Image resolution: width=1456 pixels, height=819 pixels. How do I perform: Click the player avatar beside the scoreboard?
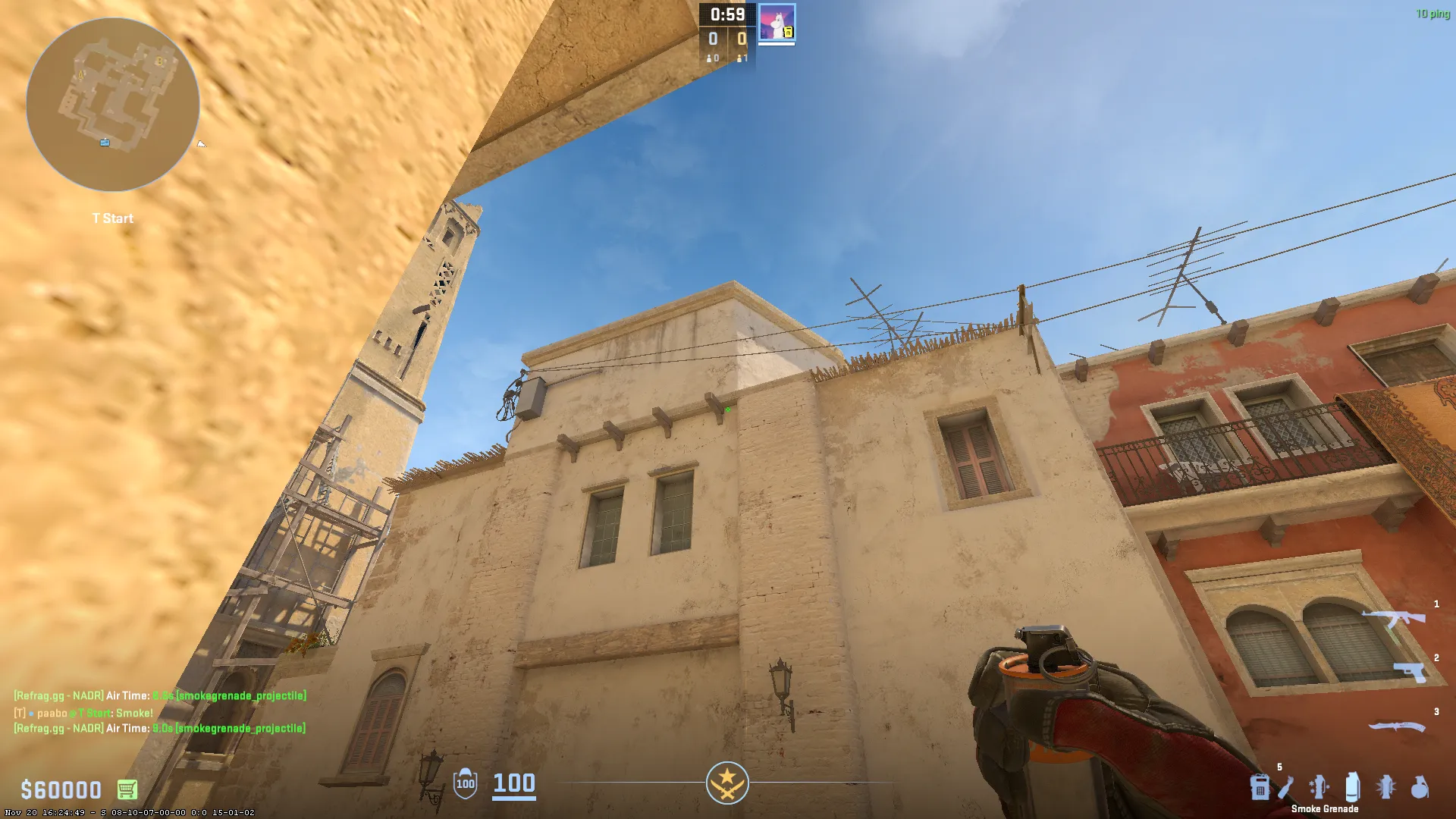[777, 23]
